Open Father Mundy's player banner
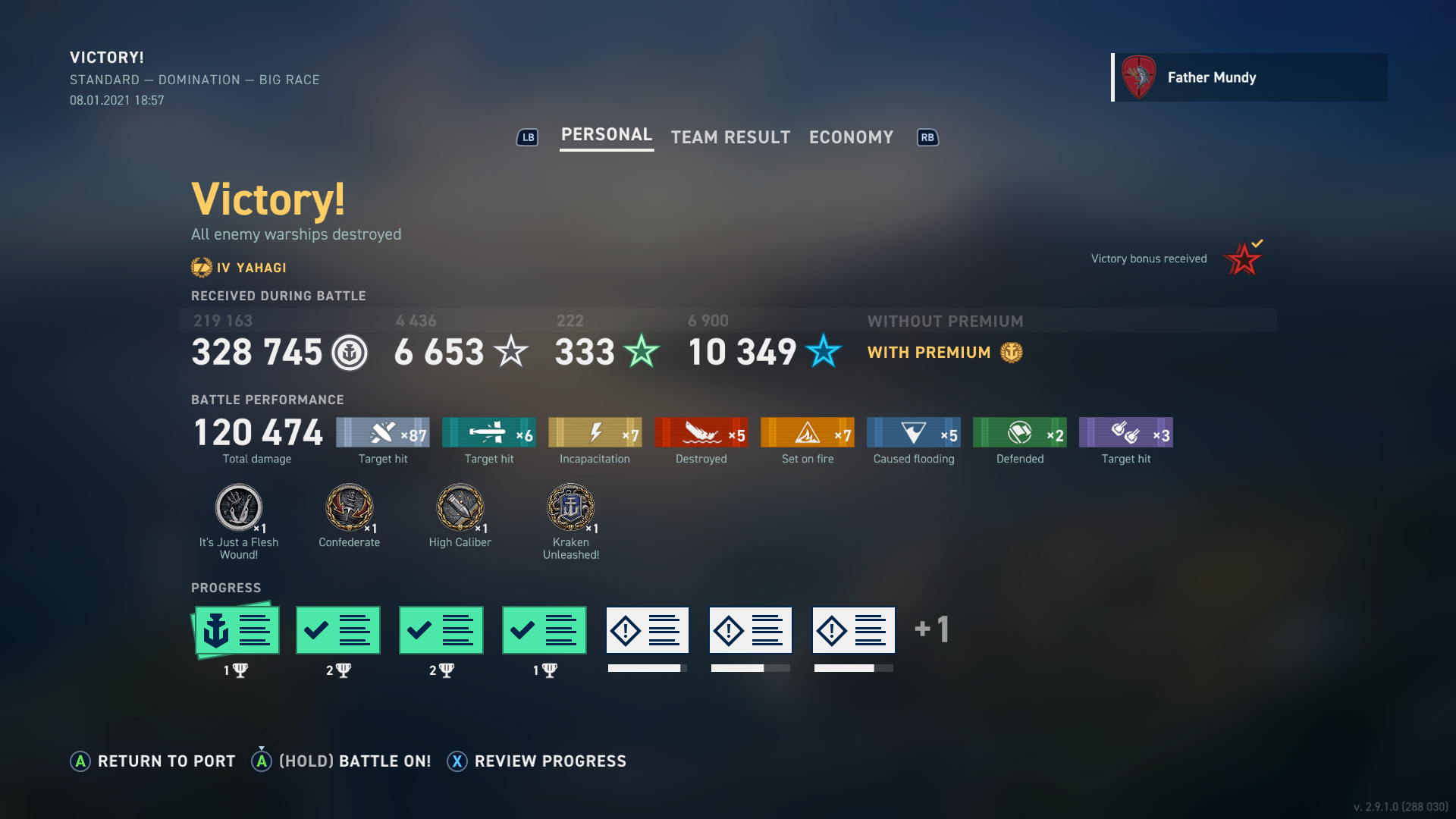This screenshot has width=1456, height=819. pyautogui.click(x=1249, y=77)
